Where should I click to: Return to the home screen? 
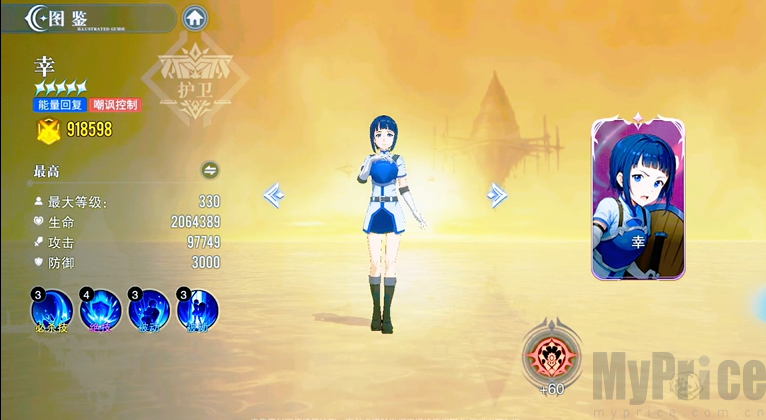click(x=195, y=18)
